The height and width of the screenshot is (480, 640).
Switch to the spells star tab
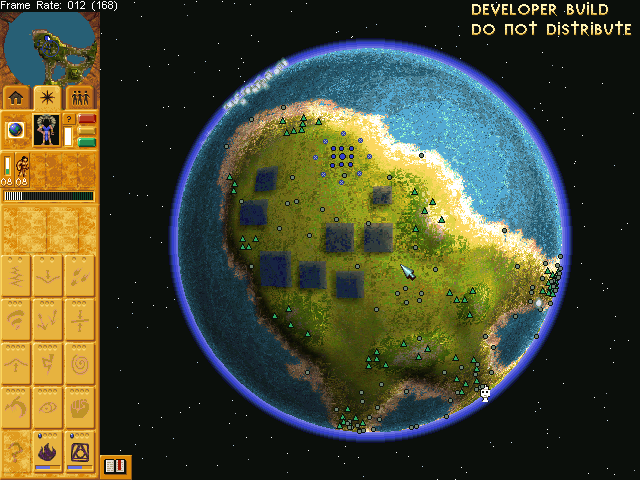tap(48, 97)
